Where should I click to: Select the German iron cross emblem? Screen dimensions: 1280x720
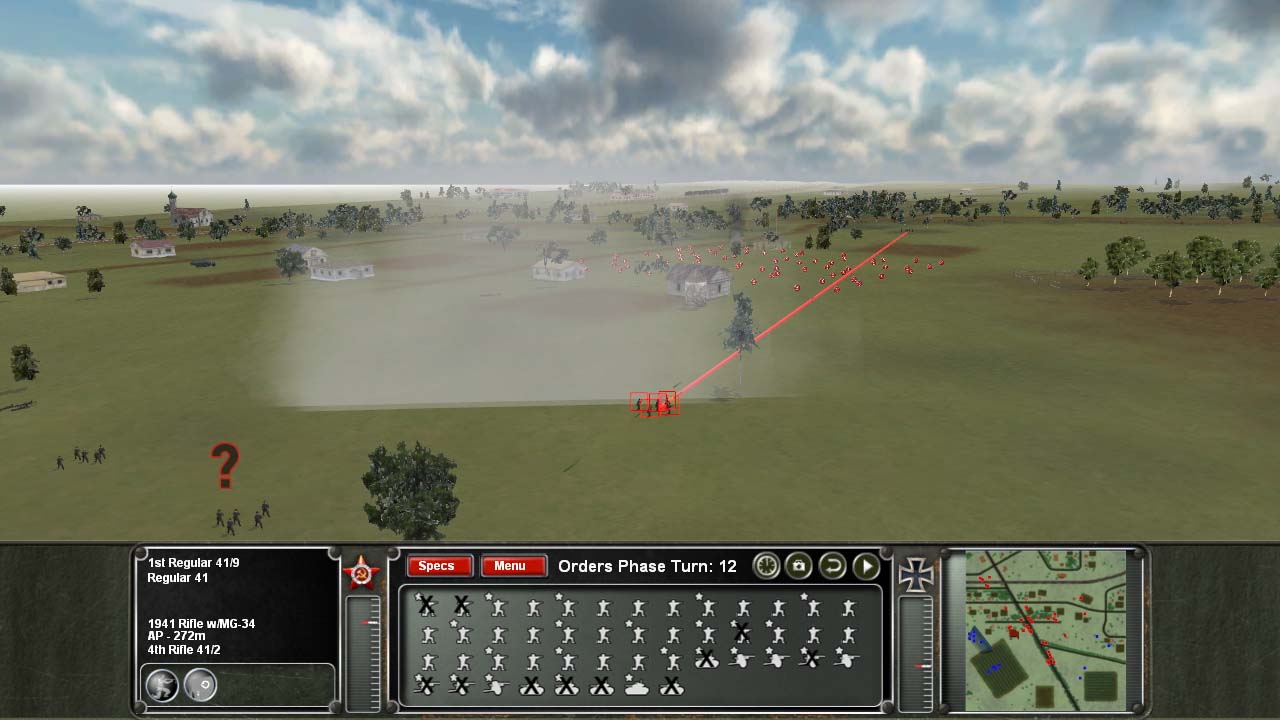915,573
